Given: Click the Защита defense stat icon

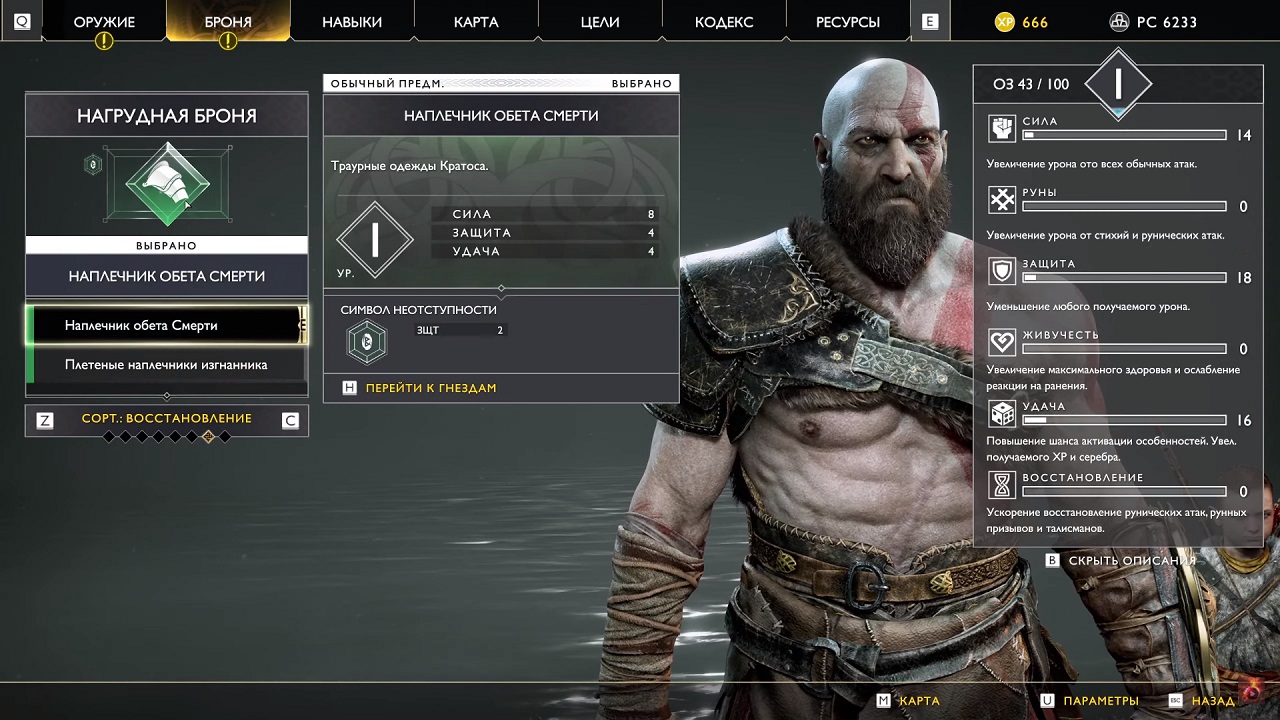Looking at the screenshot, I should point(1002,271).
